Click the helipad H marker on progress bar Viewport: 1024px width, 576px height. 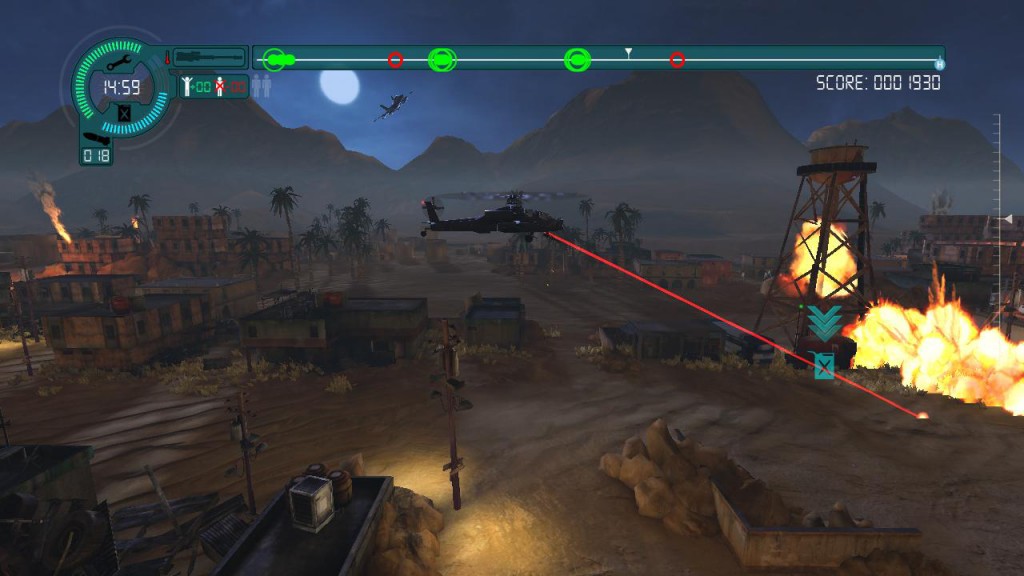tap(939, 64)
